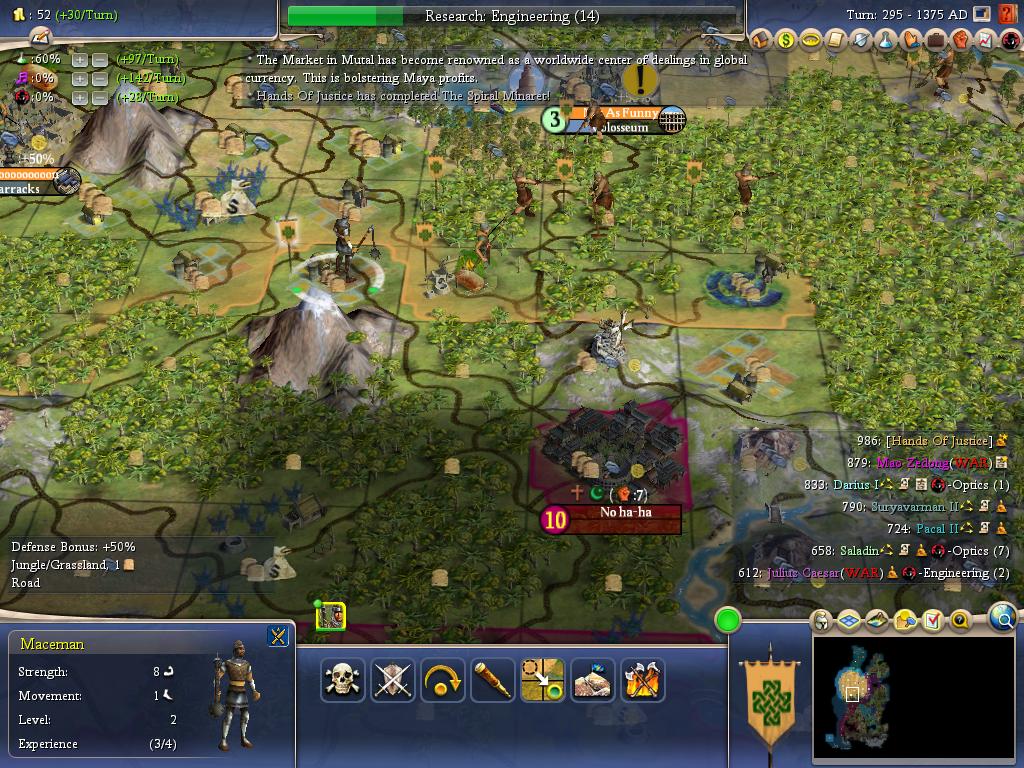Viewport: 1024px width, 768px height.
Task: Open the Civilopedia red question mark book
Action: [1009, 15]
